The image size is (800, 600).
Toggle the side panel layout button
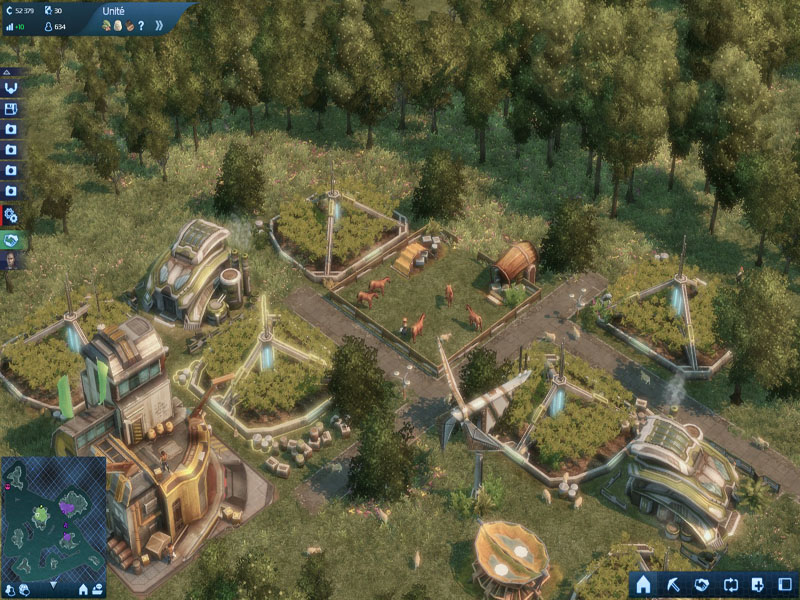pos(786,584)
